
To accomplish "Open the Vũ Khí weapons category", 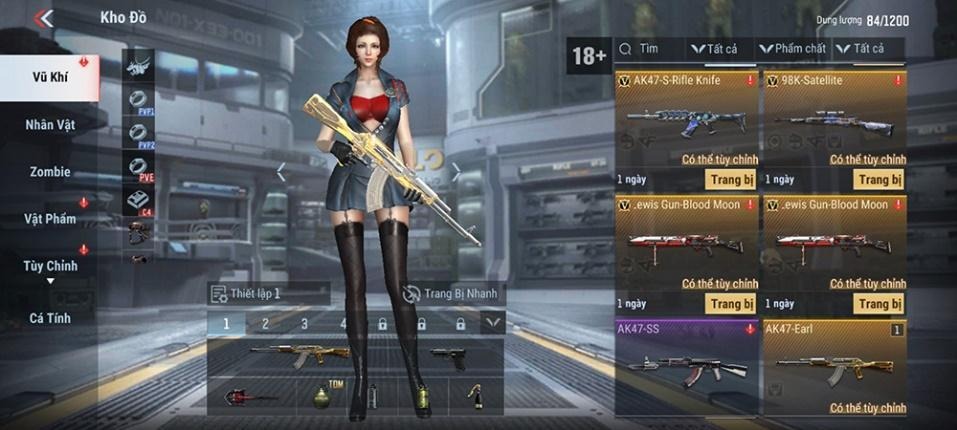I will tap(49, 78).
